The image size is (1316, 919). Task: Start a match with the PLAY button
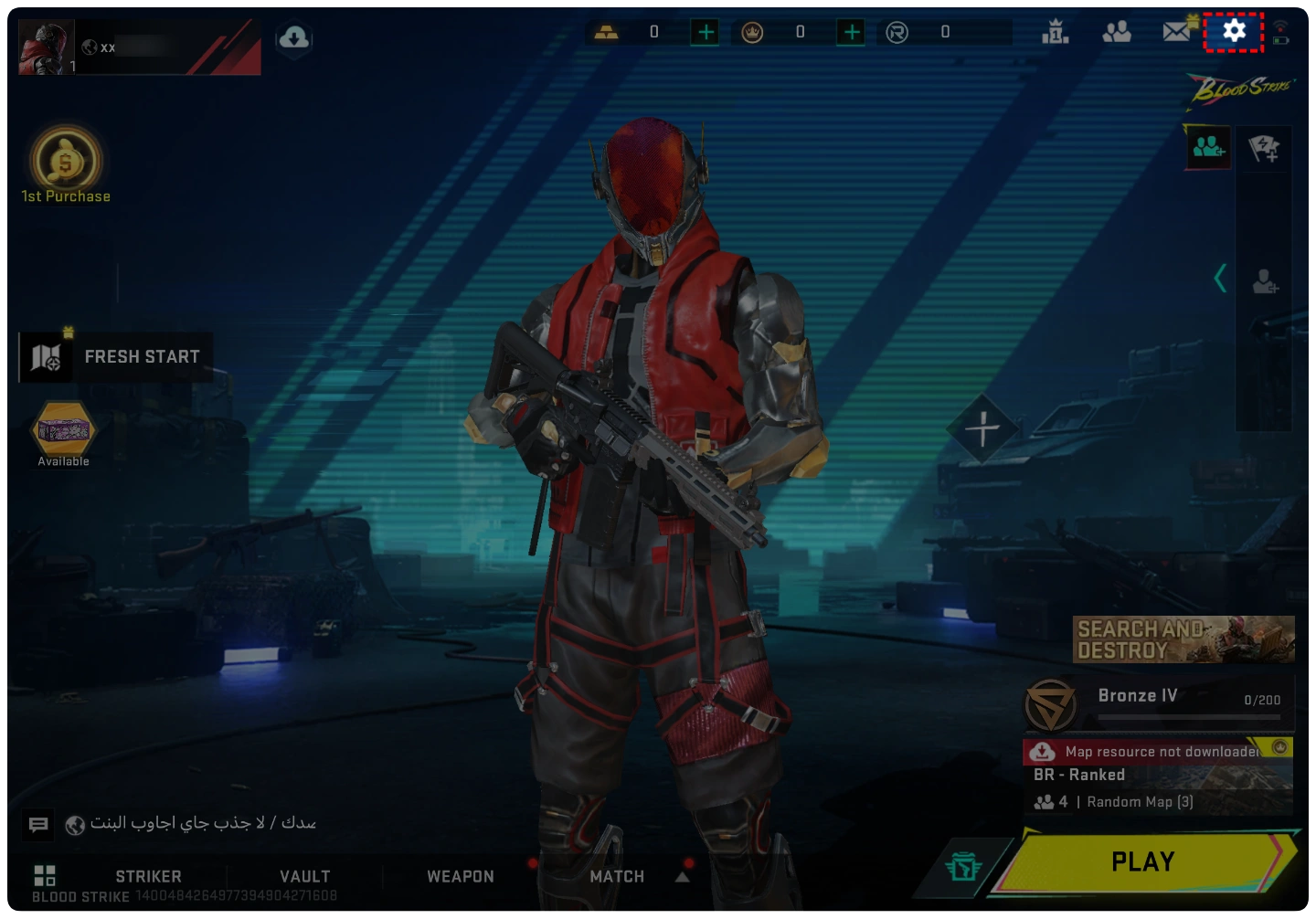[1142, 861]
